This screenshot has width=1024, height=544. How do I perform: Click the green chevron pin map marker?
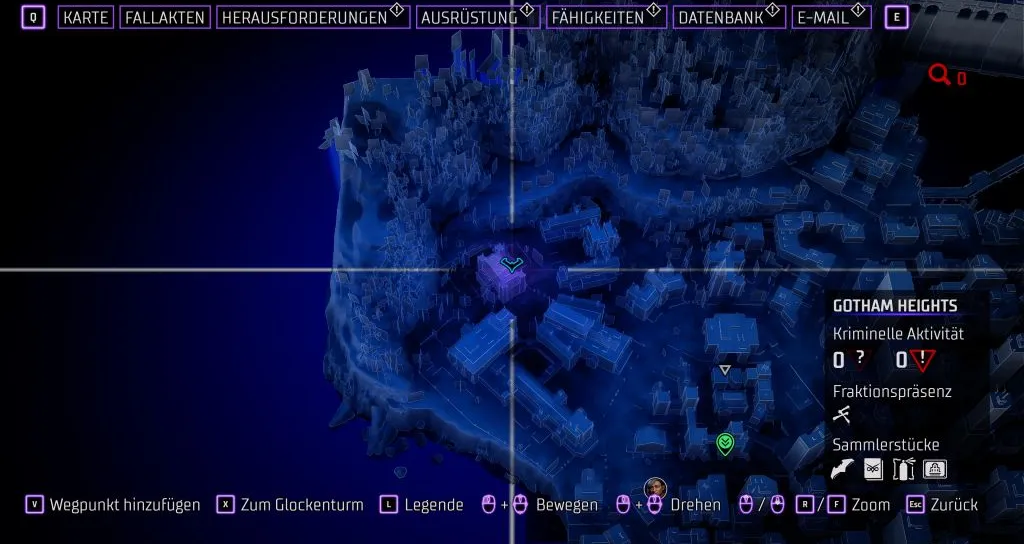click(x=725, y=443)
